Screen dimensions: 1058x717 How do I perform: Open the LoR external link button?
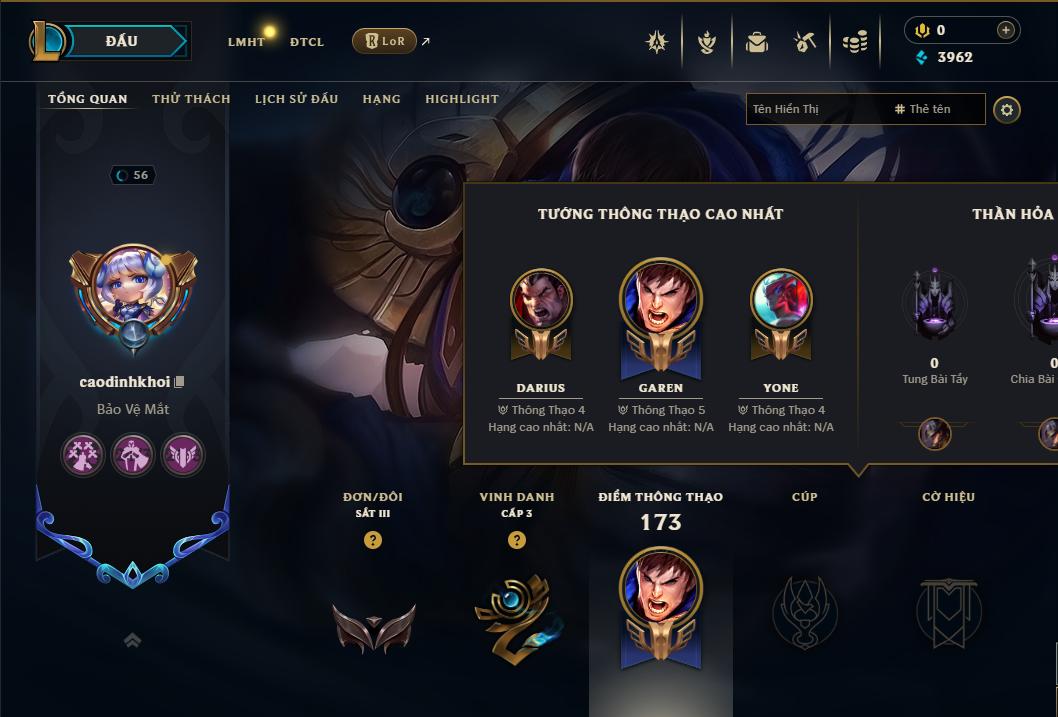[x=384, y=41]
